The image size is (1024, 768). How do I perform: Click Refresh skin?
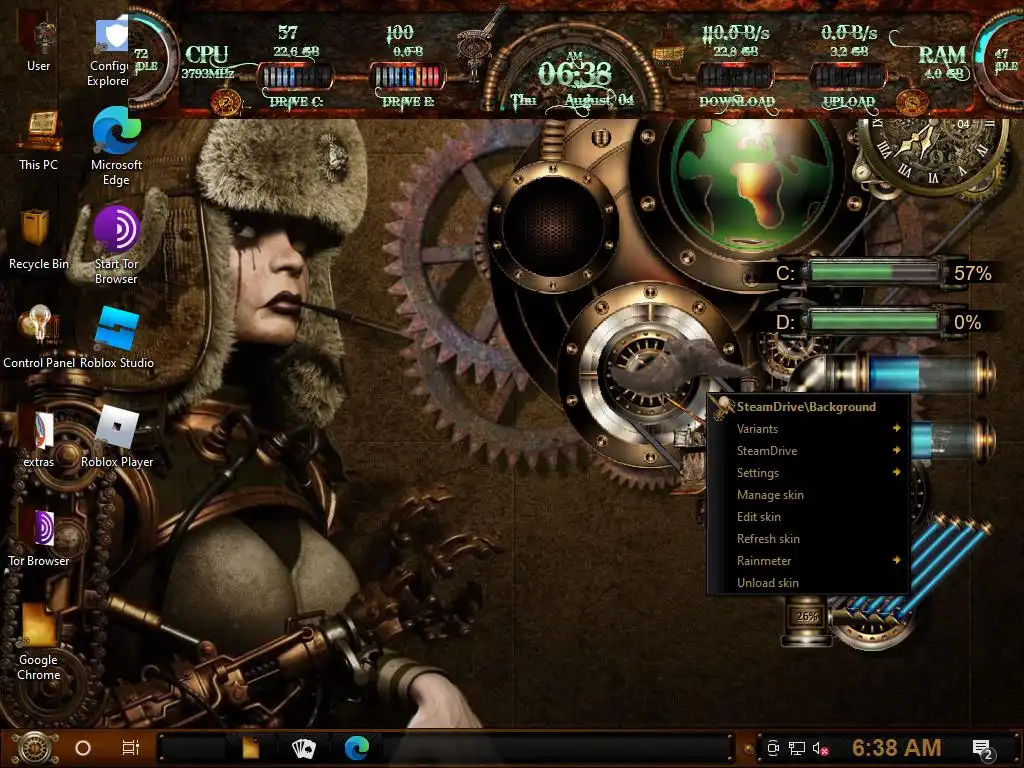point(768,539)
